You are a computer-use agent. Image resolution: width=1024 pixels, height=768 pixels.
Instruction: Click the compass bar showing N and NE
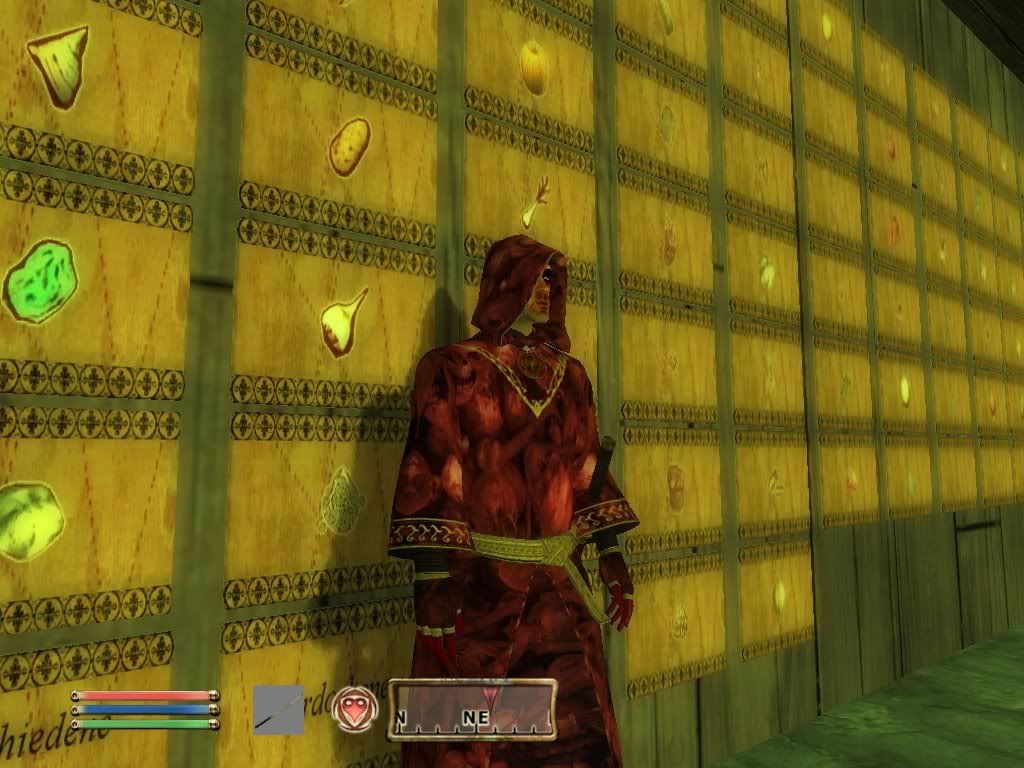pos(472,710)
